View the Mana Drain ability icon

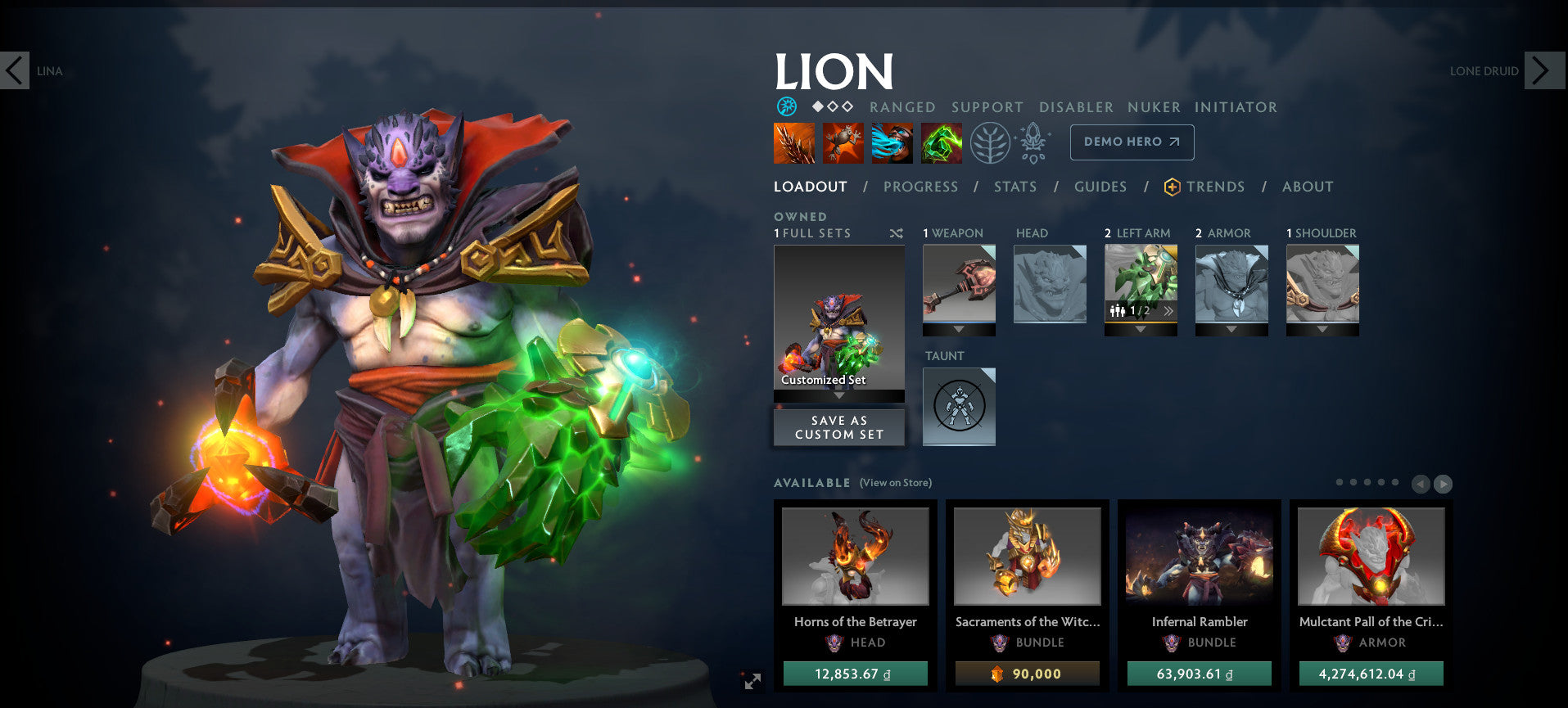[x=892, y=142]
